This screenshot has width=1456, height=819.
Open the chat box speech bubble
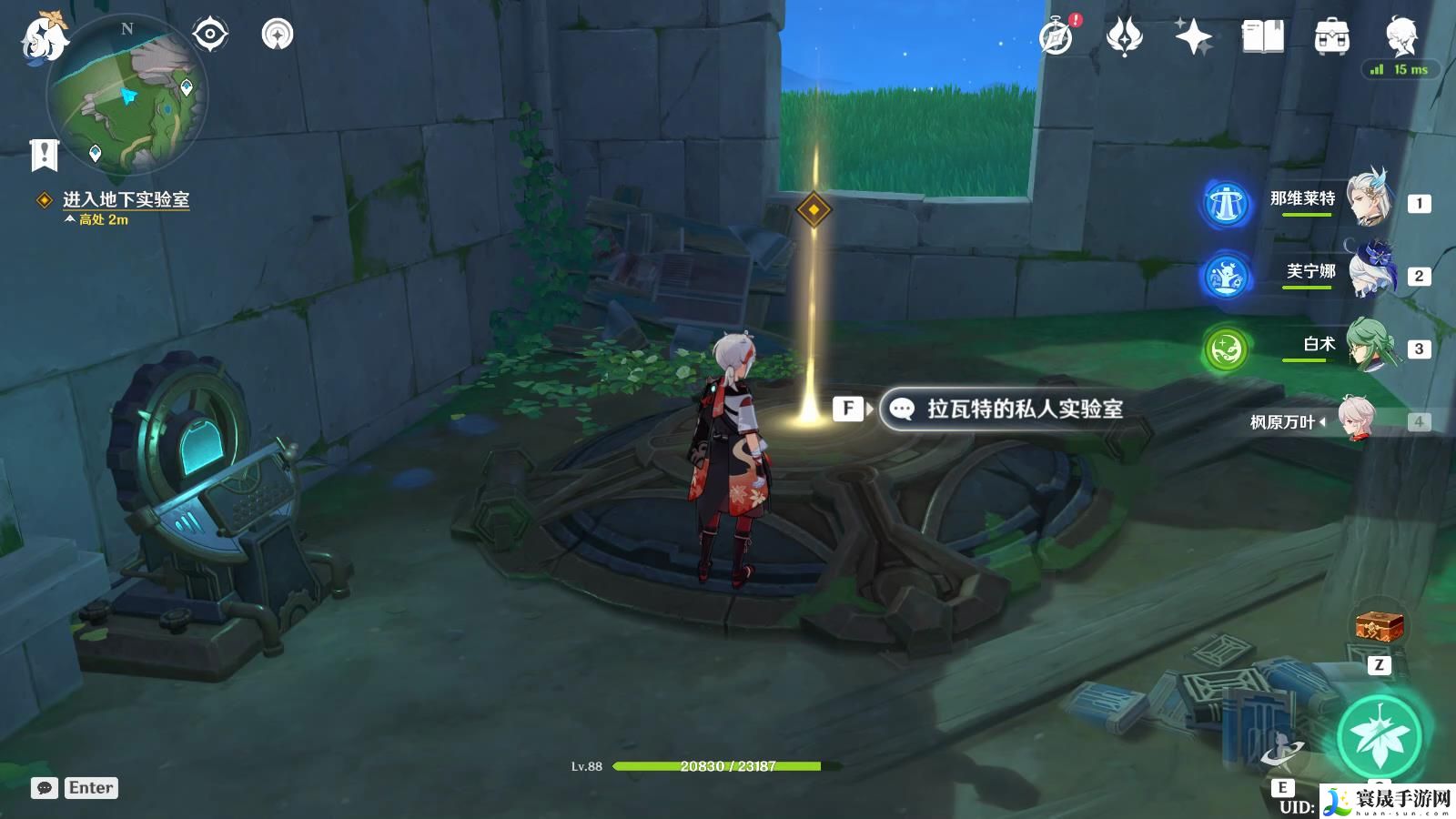45,788
